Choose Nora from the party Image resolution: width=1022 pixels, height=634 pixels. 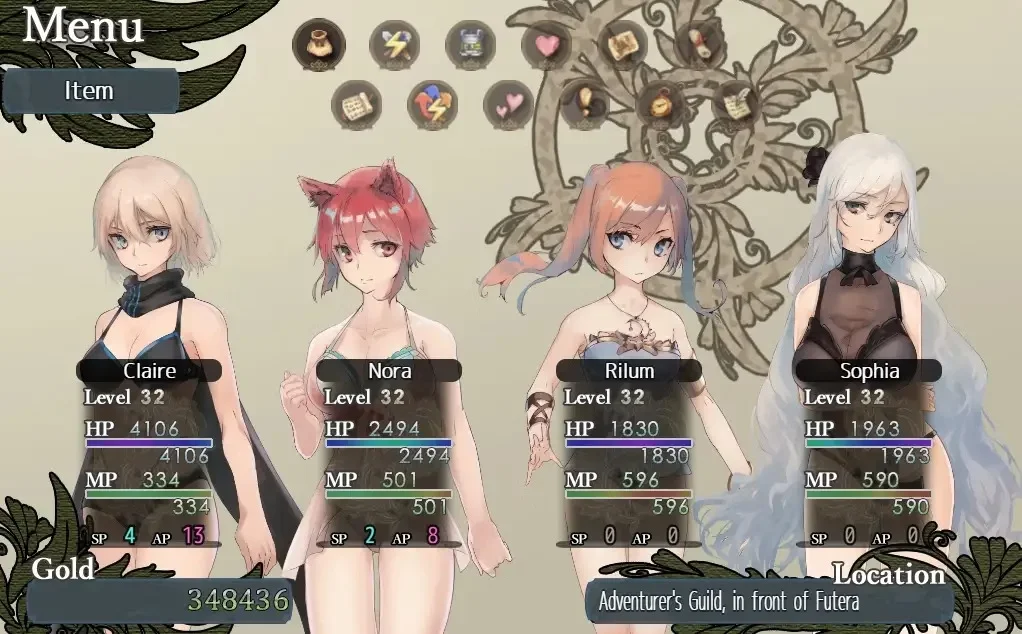coord(389,371)
